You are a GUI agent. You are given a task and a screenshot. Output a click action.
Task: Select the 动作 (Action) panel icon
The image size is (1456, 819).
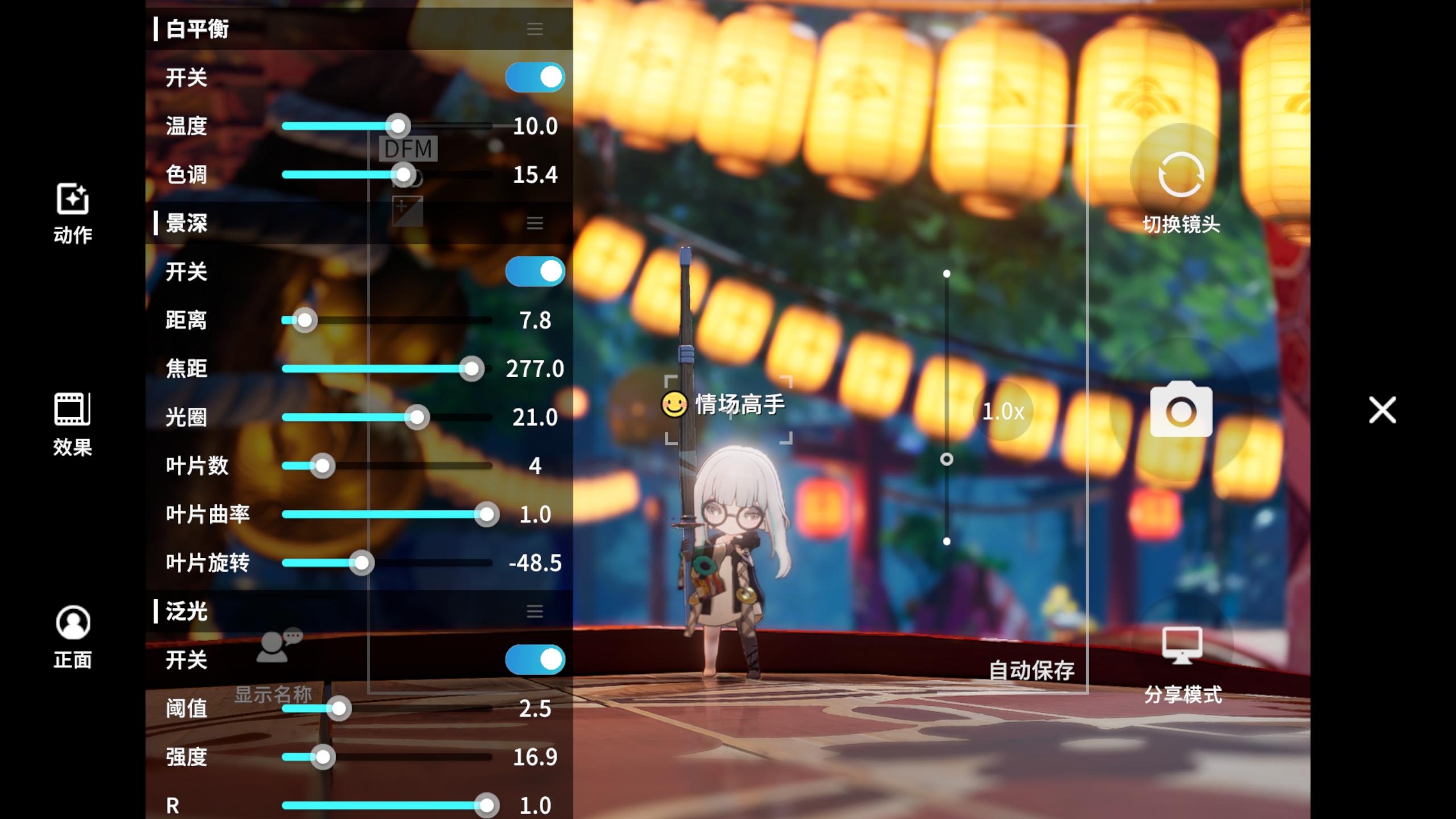(73, 213)
